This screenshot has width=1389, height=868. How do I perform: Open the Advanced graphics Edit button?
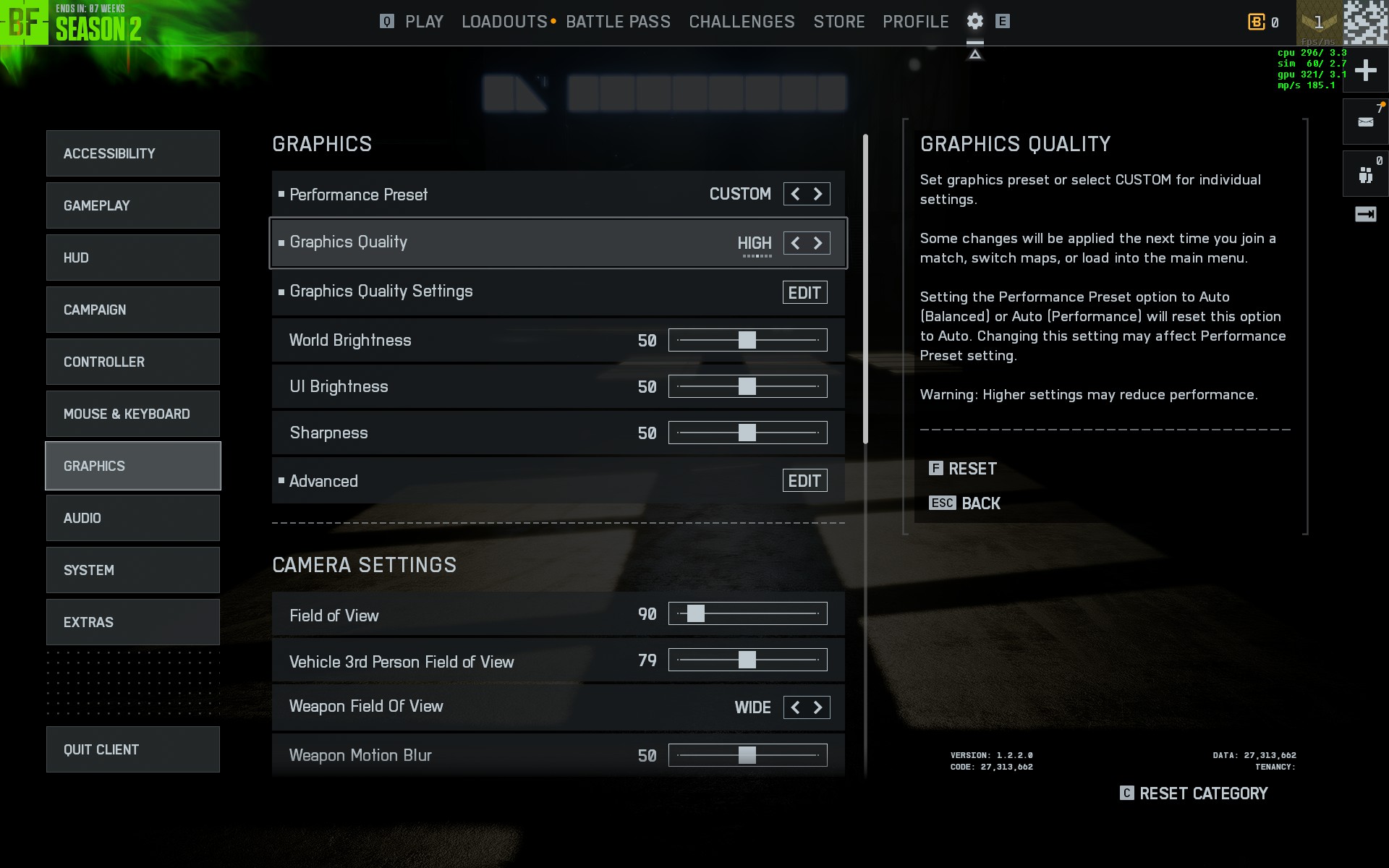click(x=804, y=481)
